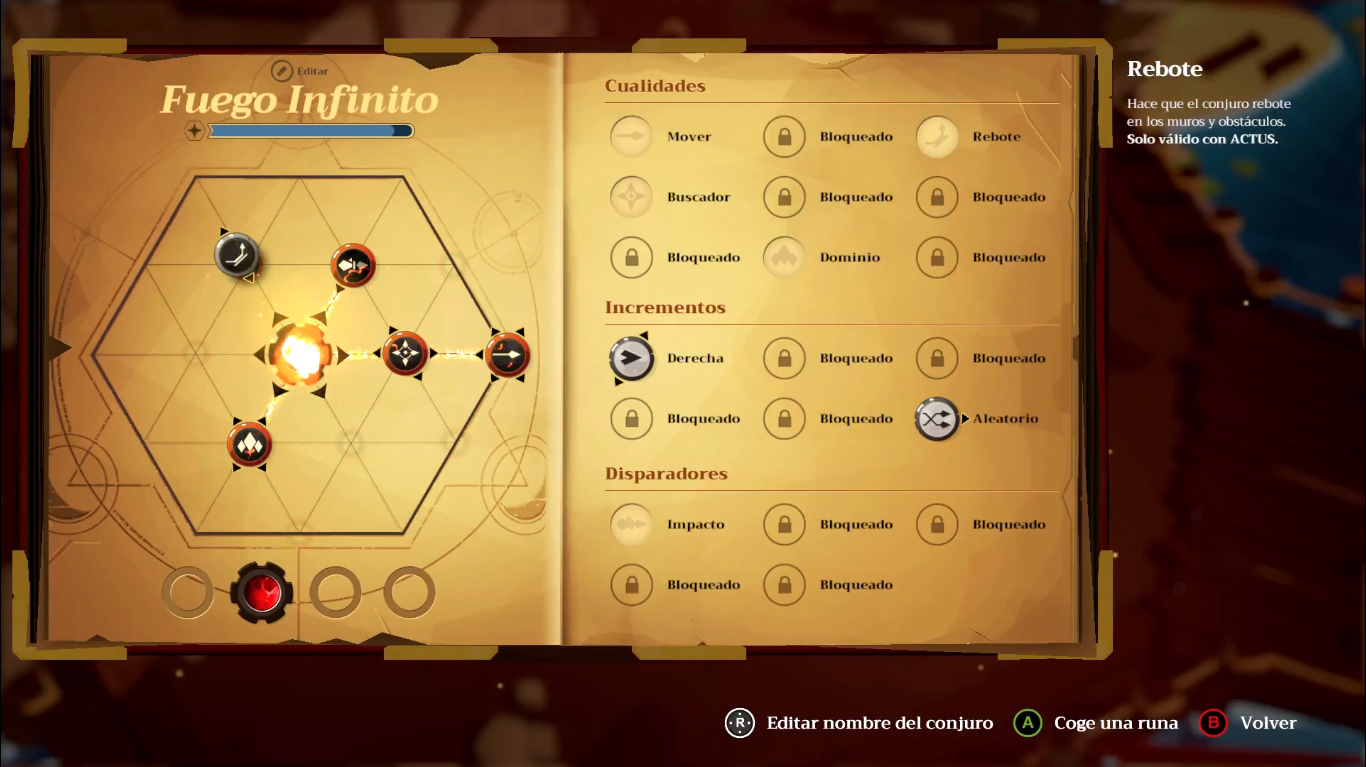Select the flame-drops rune on the hex grid
This screenshot has height=767, width=1366.
click(x=249, y=445)
